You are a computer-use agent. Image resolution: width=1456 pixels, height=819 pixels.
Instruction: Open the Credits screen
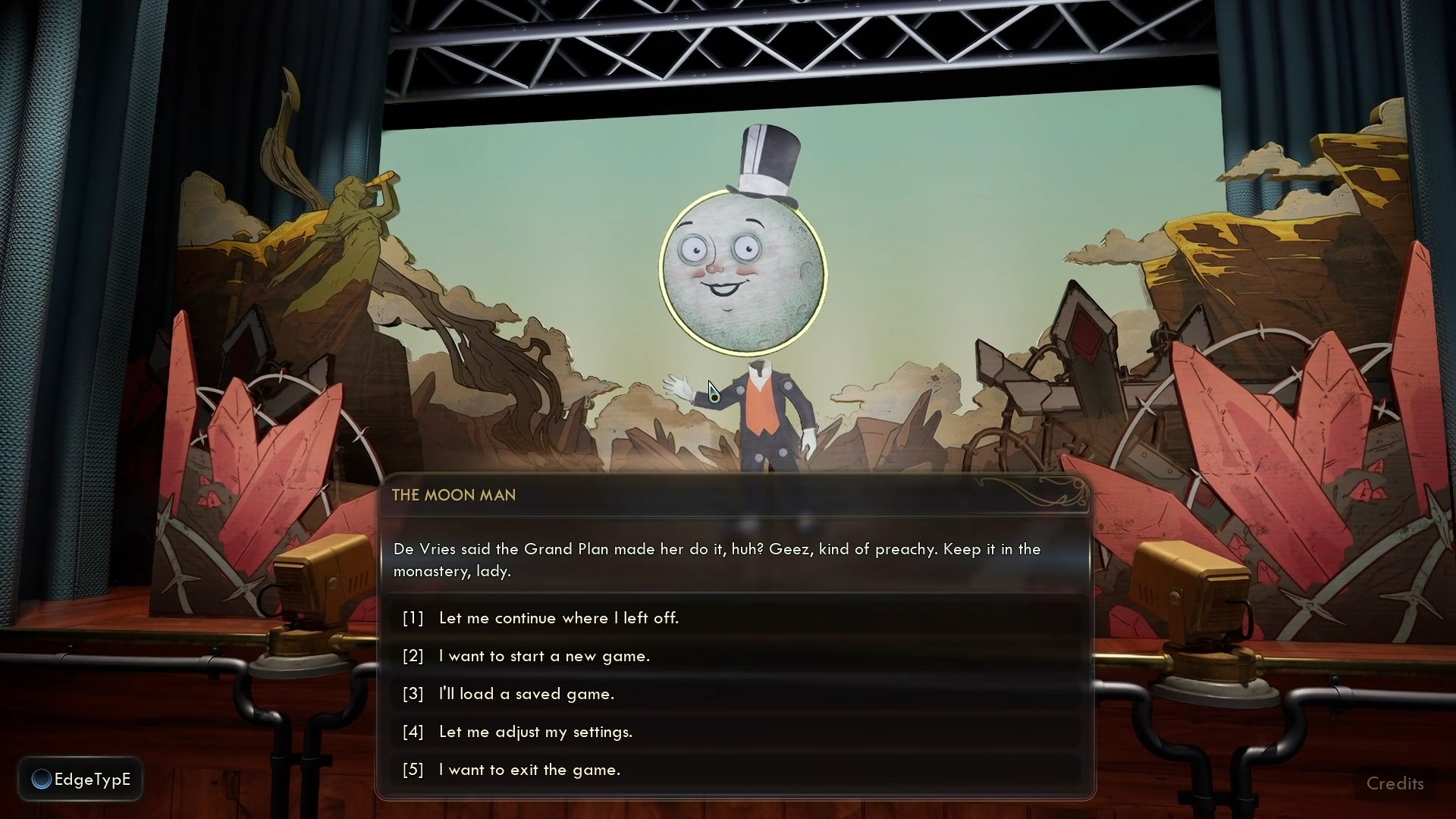[1396, 783]
